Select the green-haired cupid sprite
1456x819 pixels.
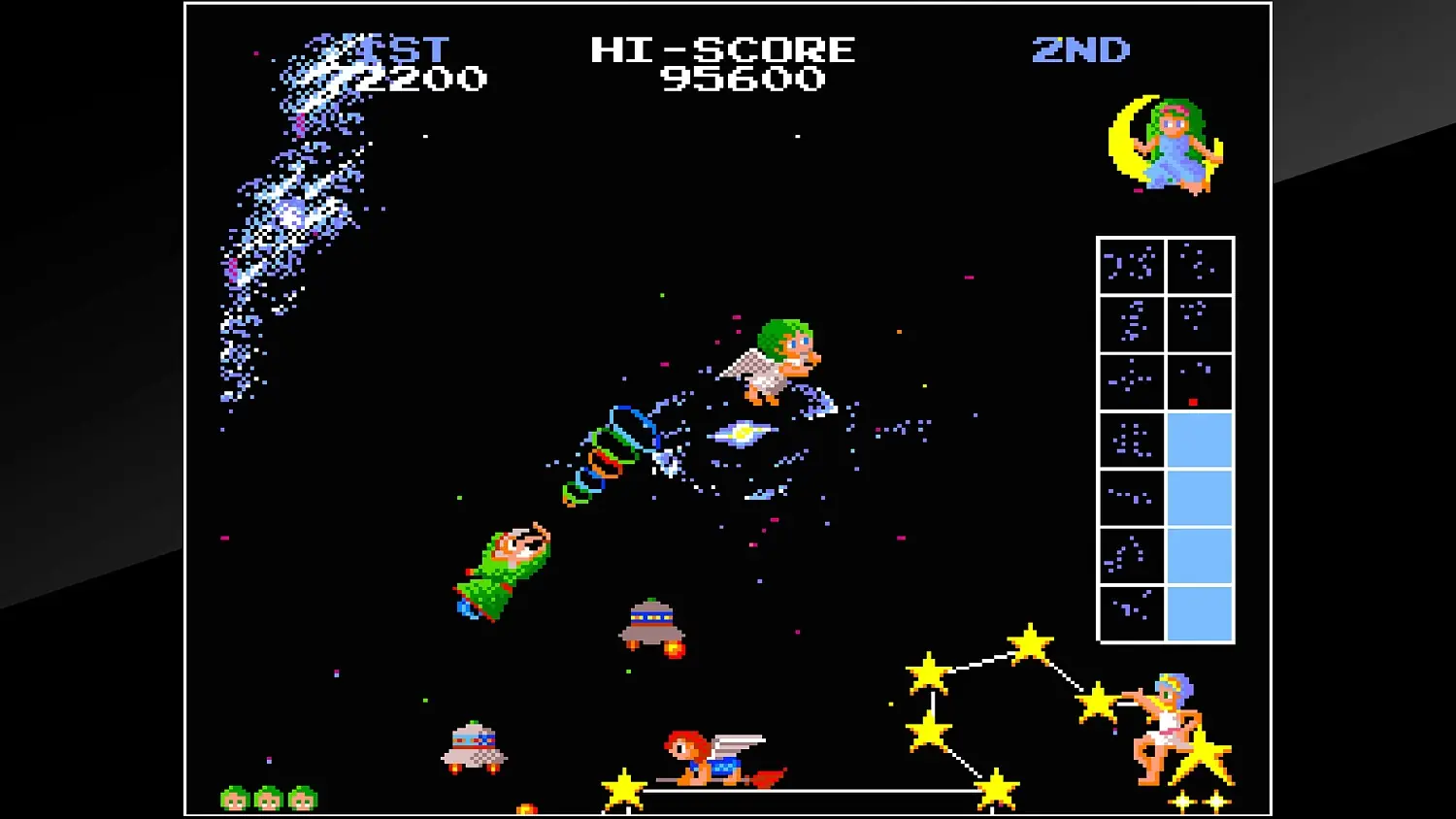(777, 364)
